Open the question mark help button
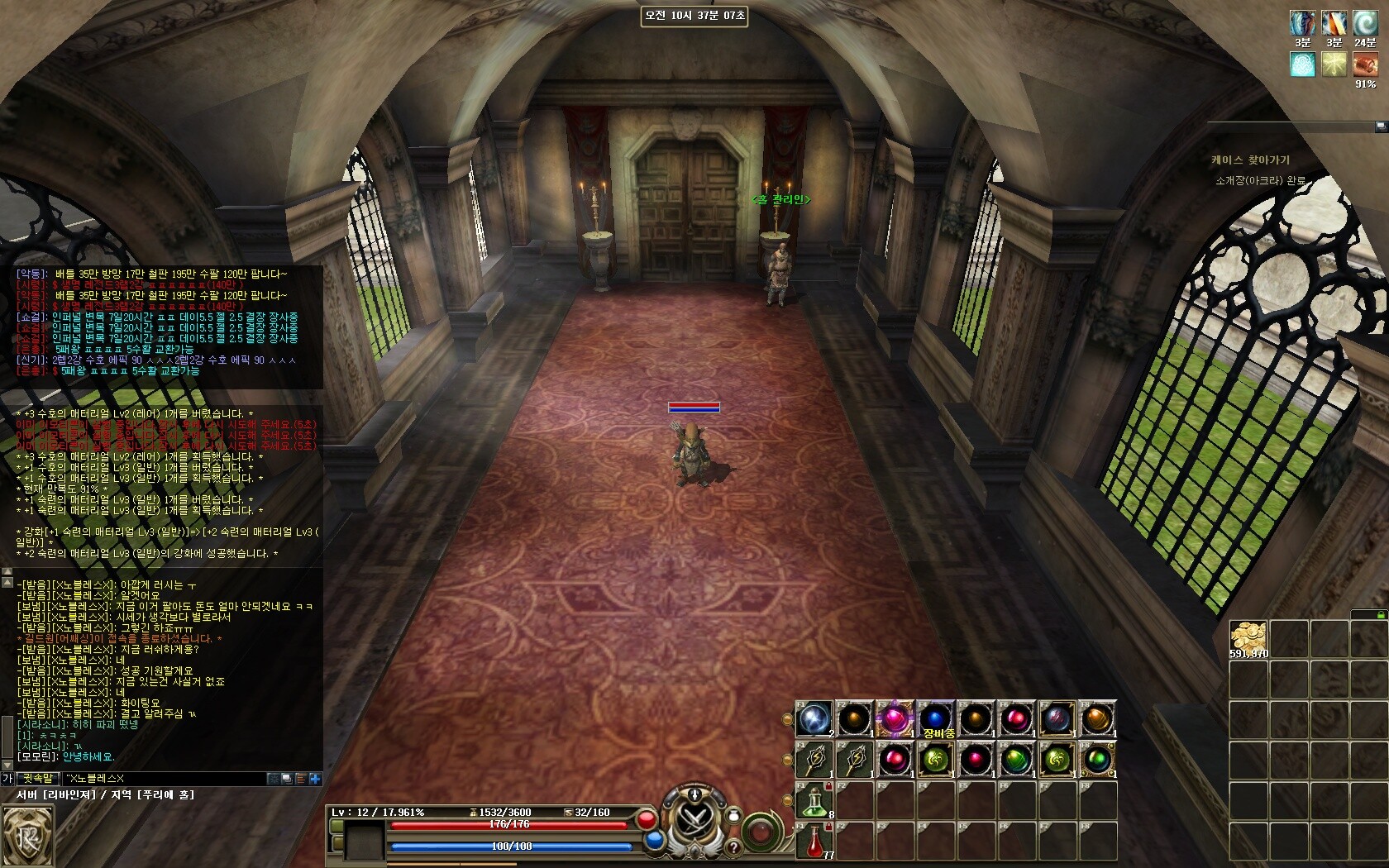Image resolution: width=1389 pixels, height=868 pixels. [732, 847]
